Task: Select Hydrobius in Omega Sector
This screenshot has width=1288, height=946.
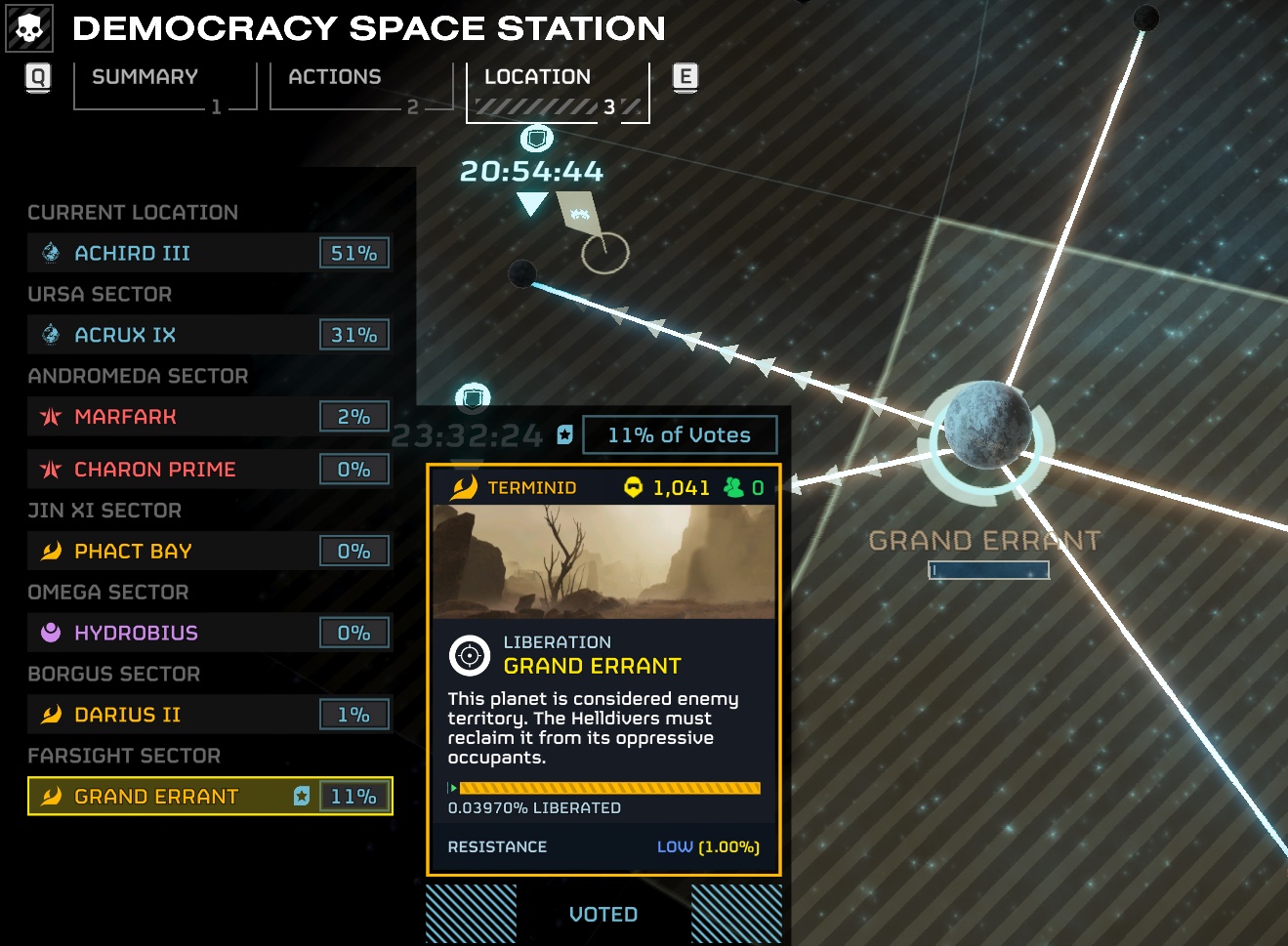Action: click(x=208, y=633)
